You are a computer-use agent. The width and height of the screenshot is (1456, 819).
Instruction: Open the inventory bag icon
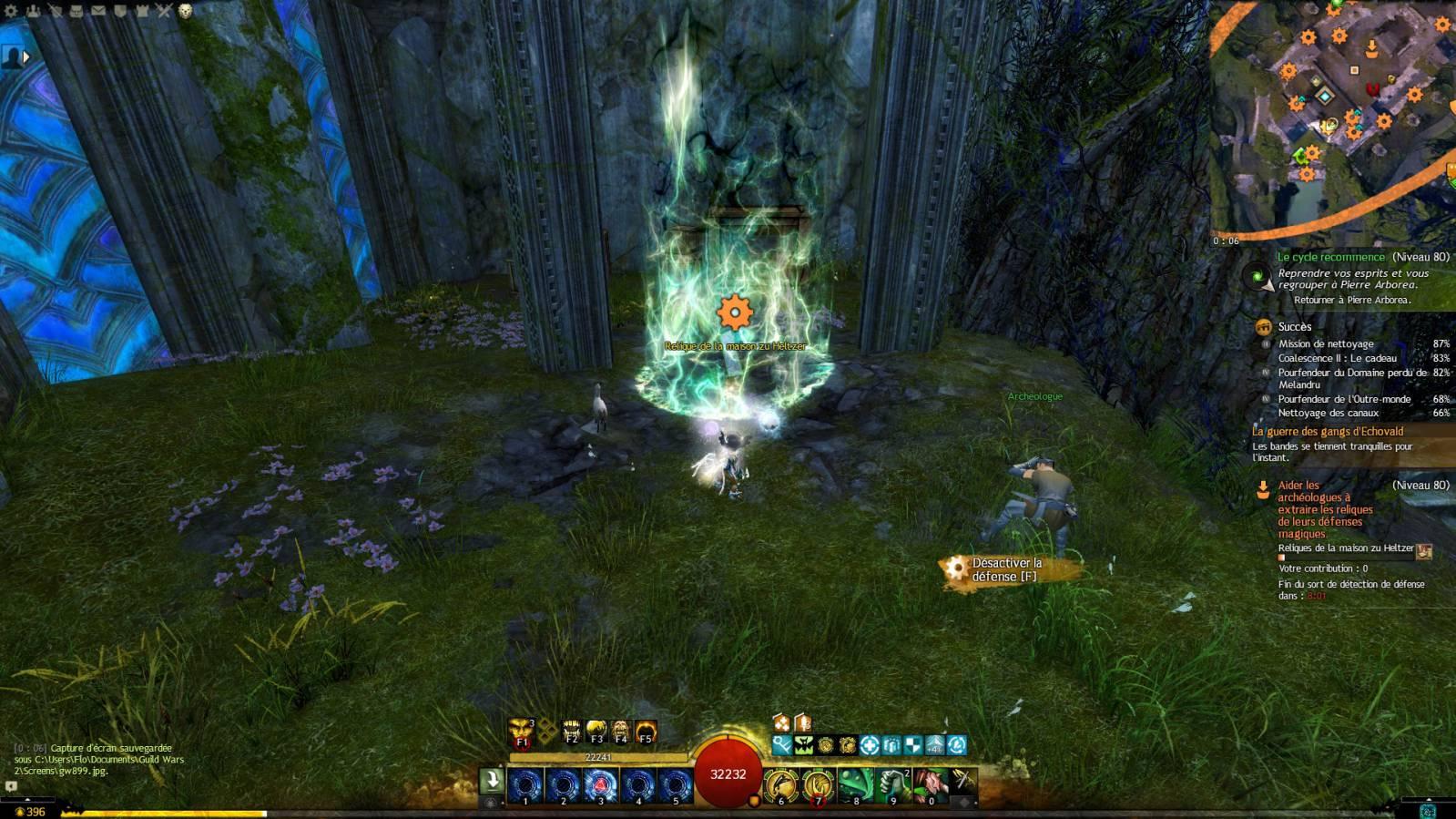tap(76, 11)
